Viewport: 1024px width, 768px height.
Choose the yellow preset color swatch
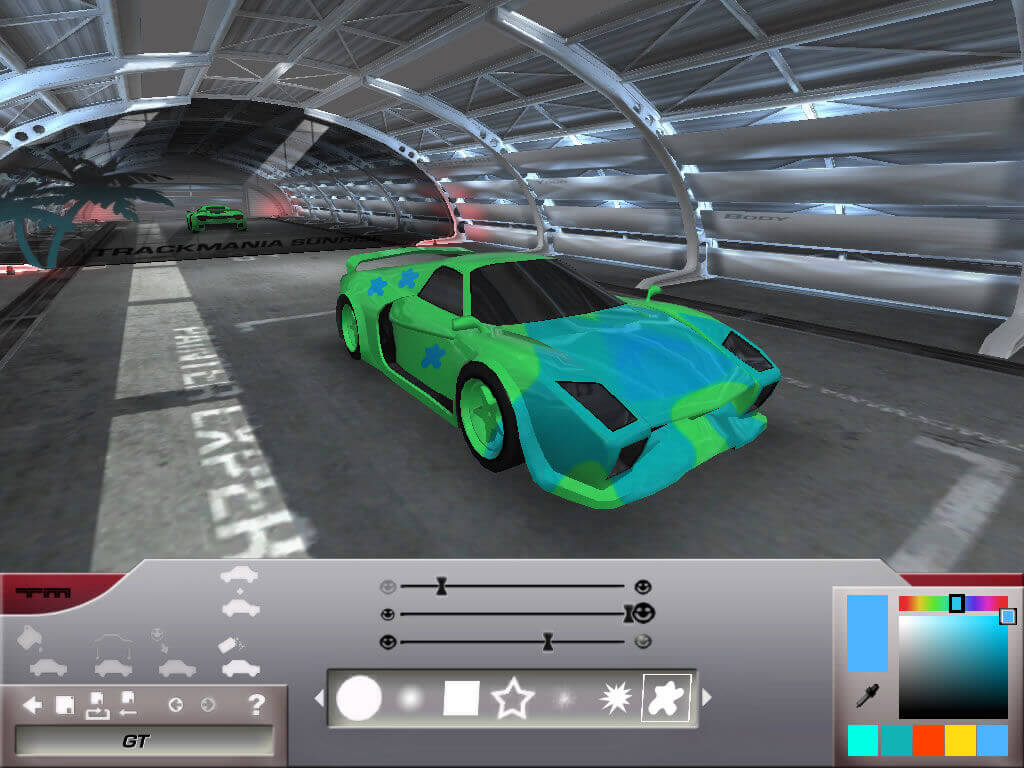(961, 740)
